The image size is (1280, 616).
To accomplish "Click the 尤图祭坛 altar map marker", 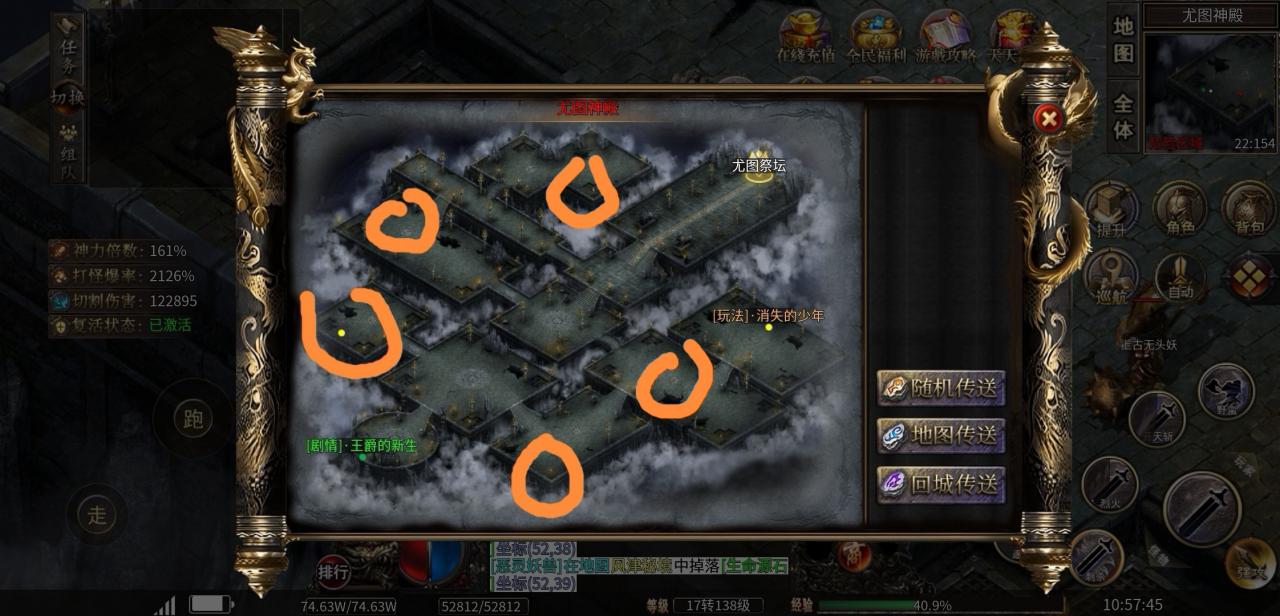I will coord(759,165).
